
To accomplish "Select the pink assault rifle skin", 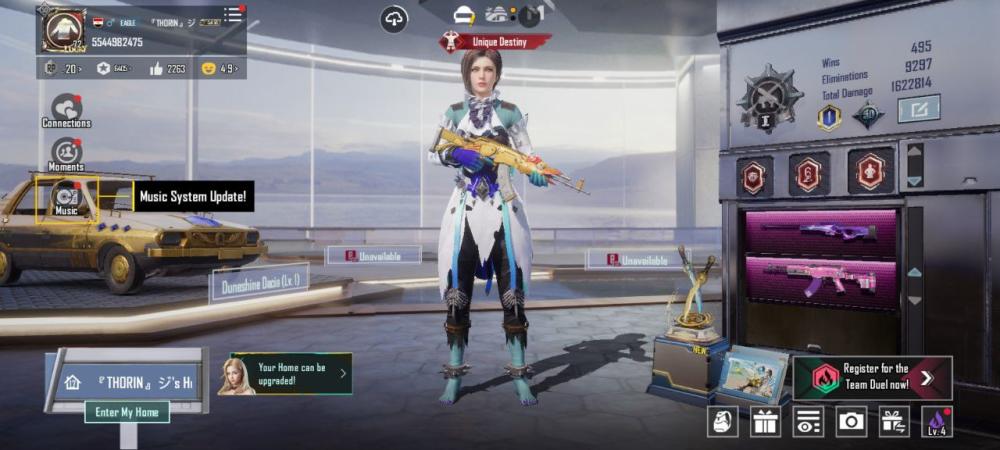I will (x=820, y=279).
